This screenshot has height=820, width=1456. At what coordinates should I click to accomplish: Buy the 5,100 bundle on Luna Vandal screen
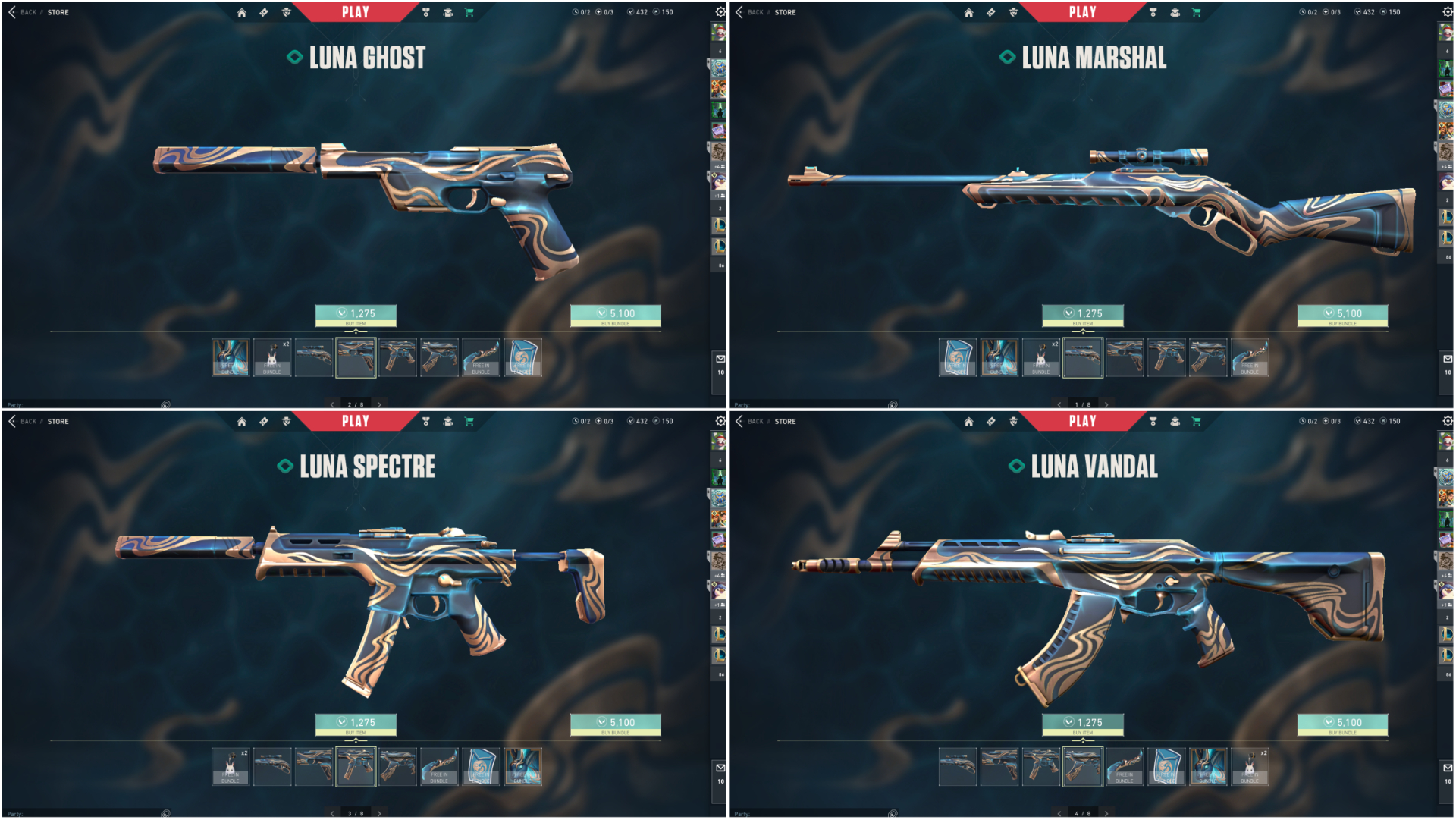click(1342, 724)
